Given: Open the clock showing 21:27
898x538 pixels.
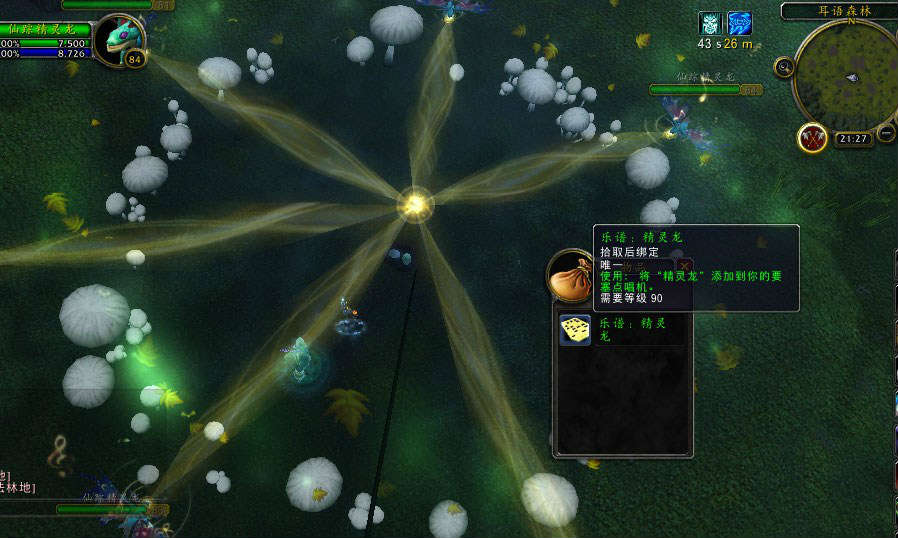Looking at the screenshot, I should pos(853,139).
